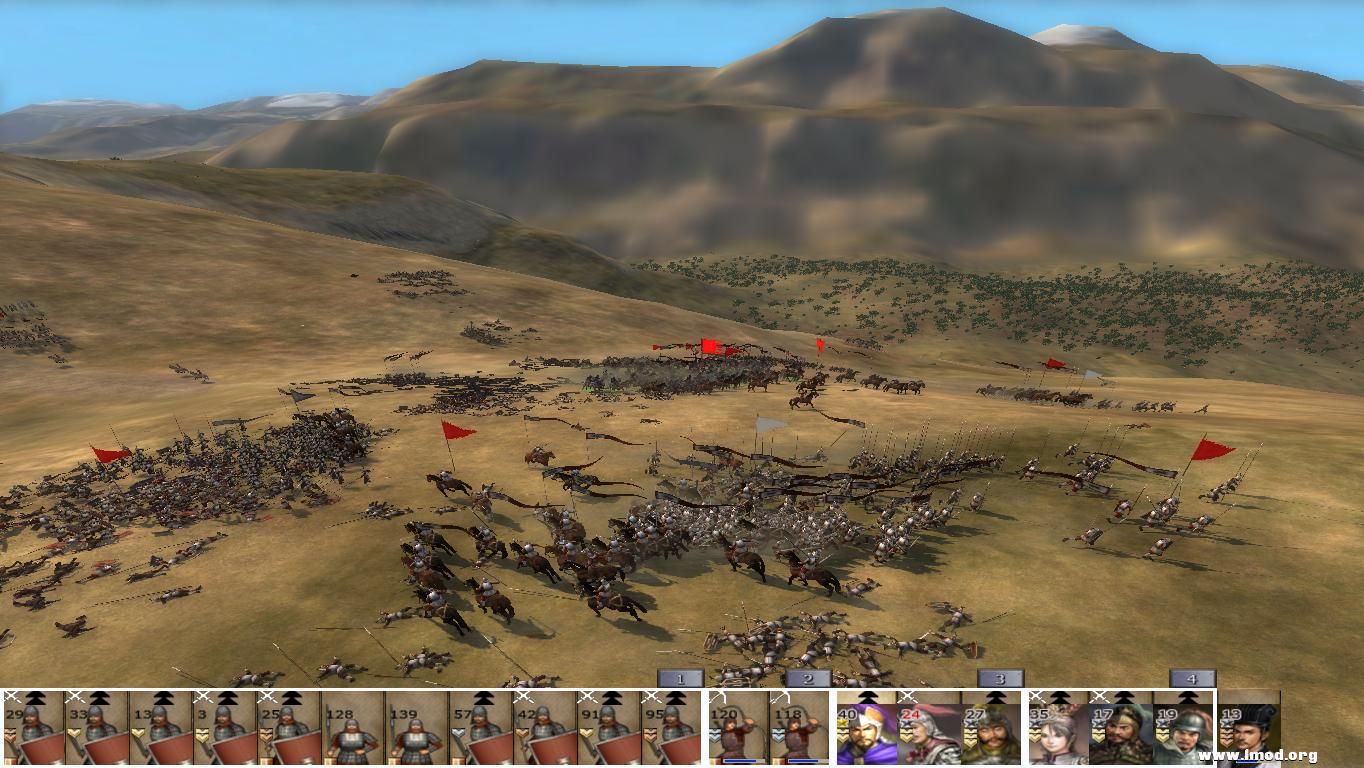1364x768 pixels.
Task: Click the group 4 banner button
Action: tap(1193, 679)
